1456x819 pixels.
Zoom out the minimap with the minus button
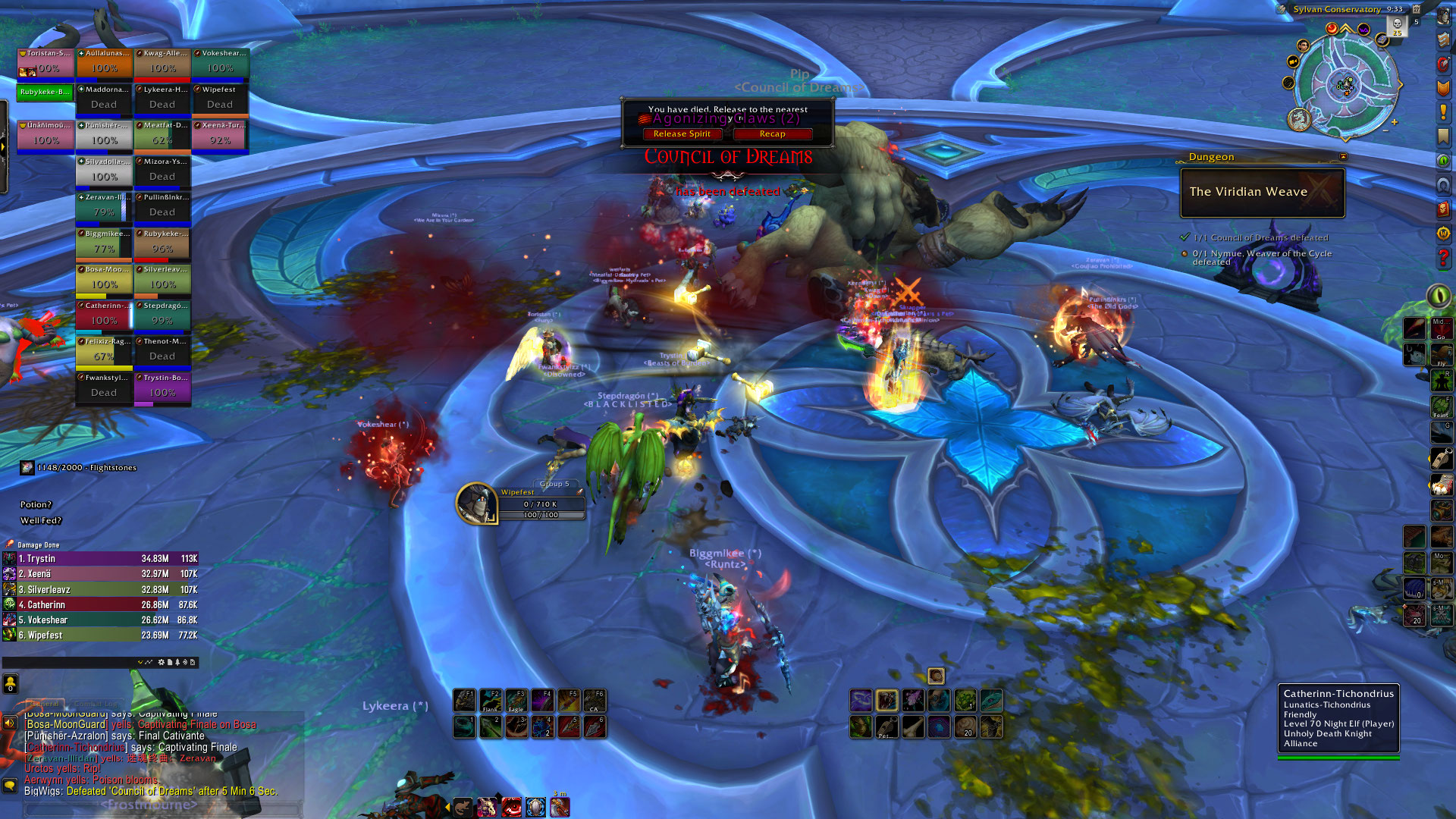click(1385, 130)
